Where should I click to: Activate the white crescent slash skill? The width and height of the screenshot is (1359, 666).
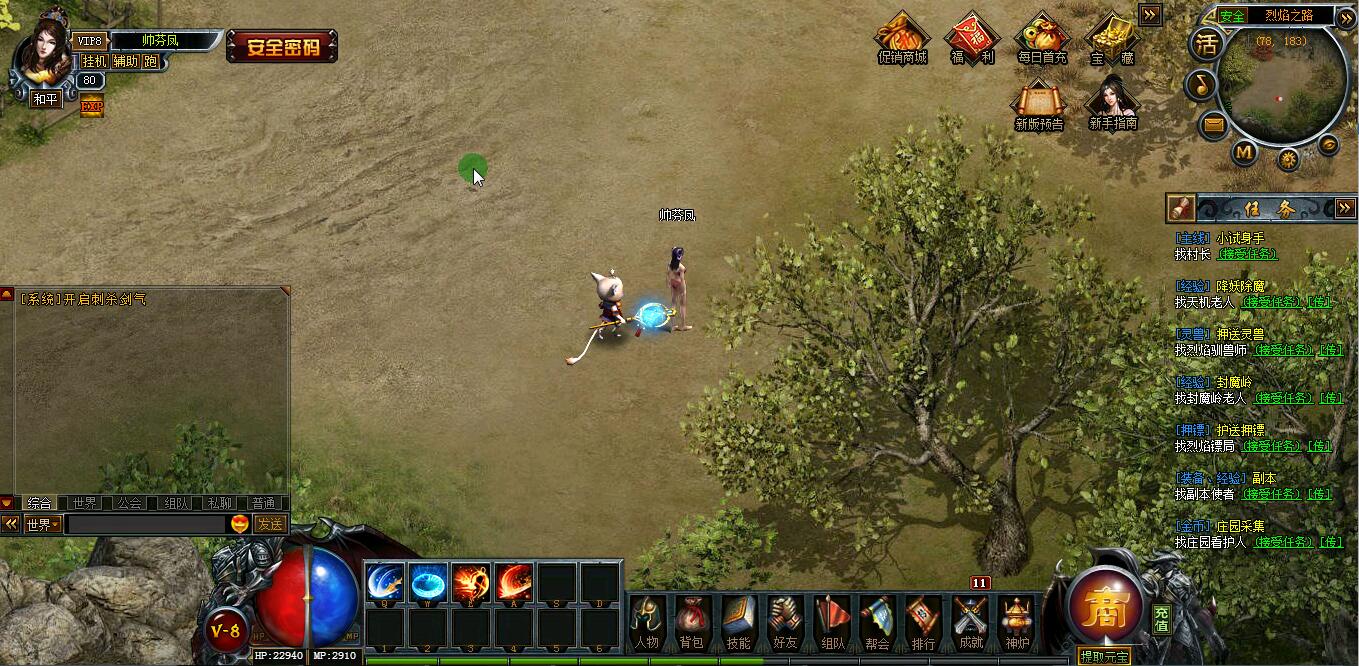tap(385, 582)
